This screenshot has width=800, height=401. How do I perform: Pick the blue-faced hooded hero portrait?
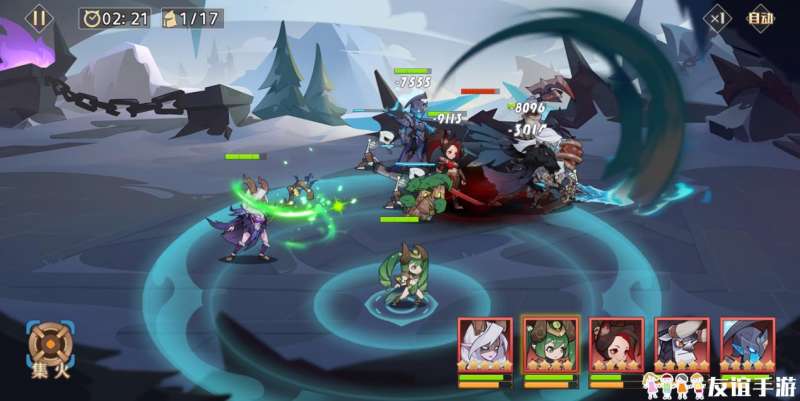coord(747,345)
